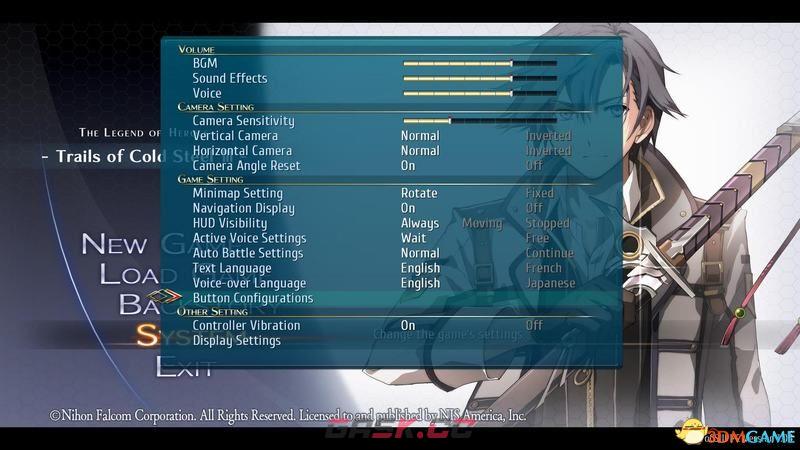Set HUD Visibility to Stopped
Viewport: 800px width, 450px height.
pos(547,223)
